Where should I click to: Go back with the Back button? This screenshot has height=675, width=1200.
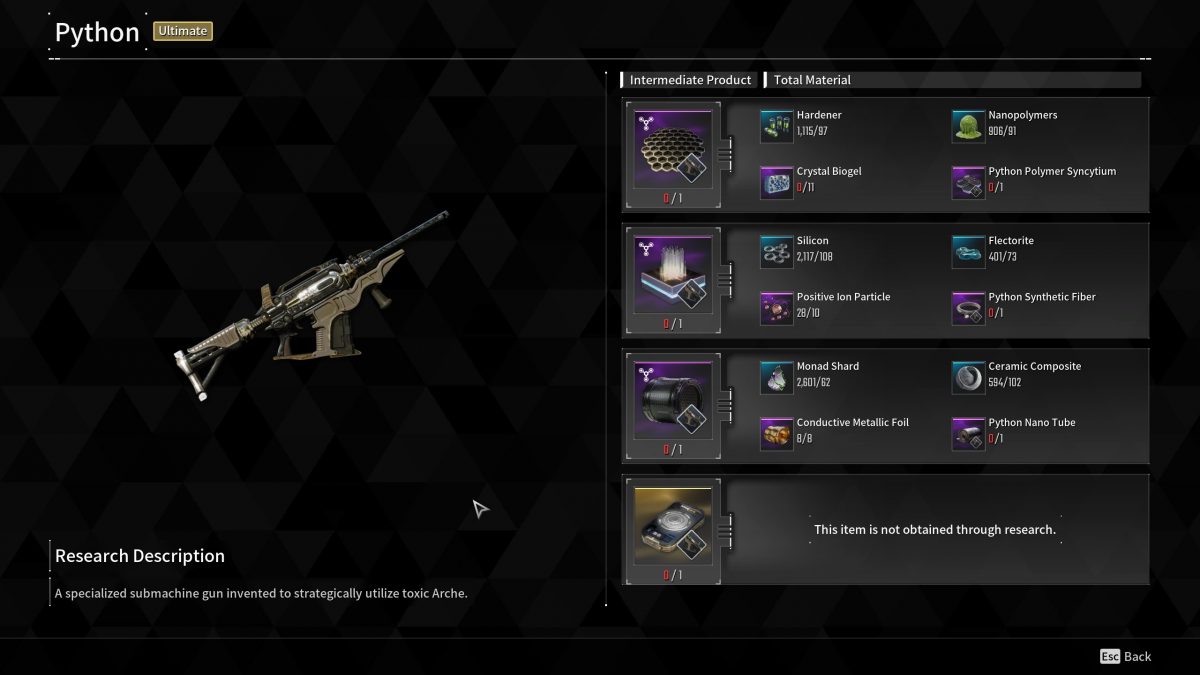(x=1126, y=657)
